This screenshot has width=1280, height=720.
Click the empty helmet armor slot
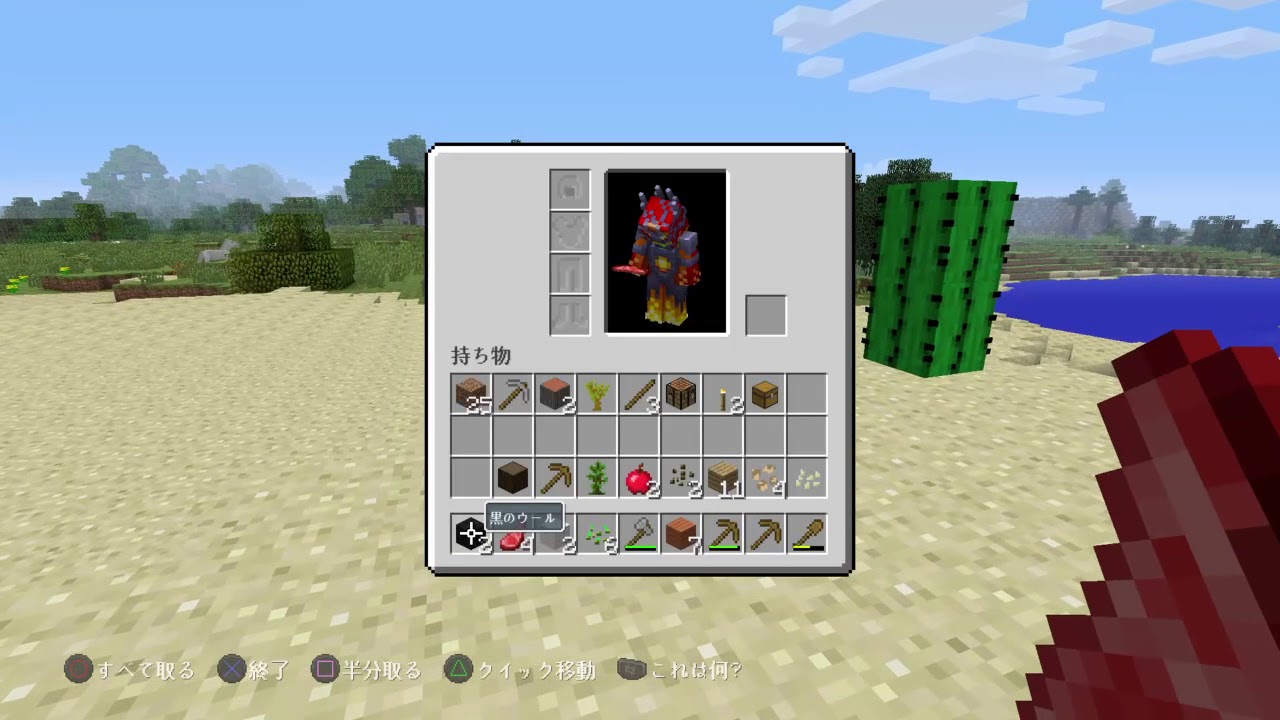(x=569, y=189)
